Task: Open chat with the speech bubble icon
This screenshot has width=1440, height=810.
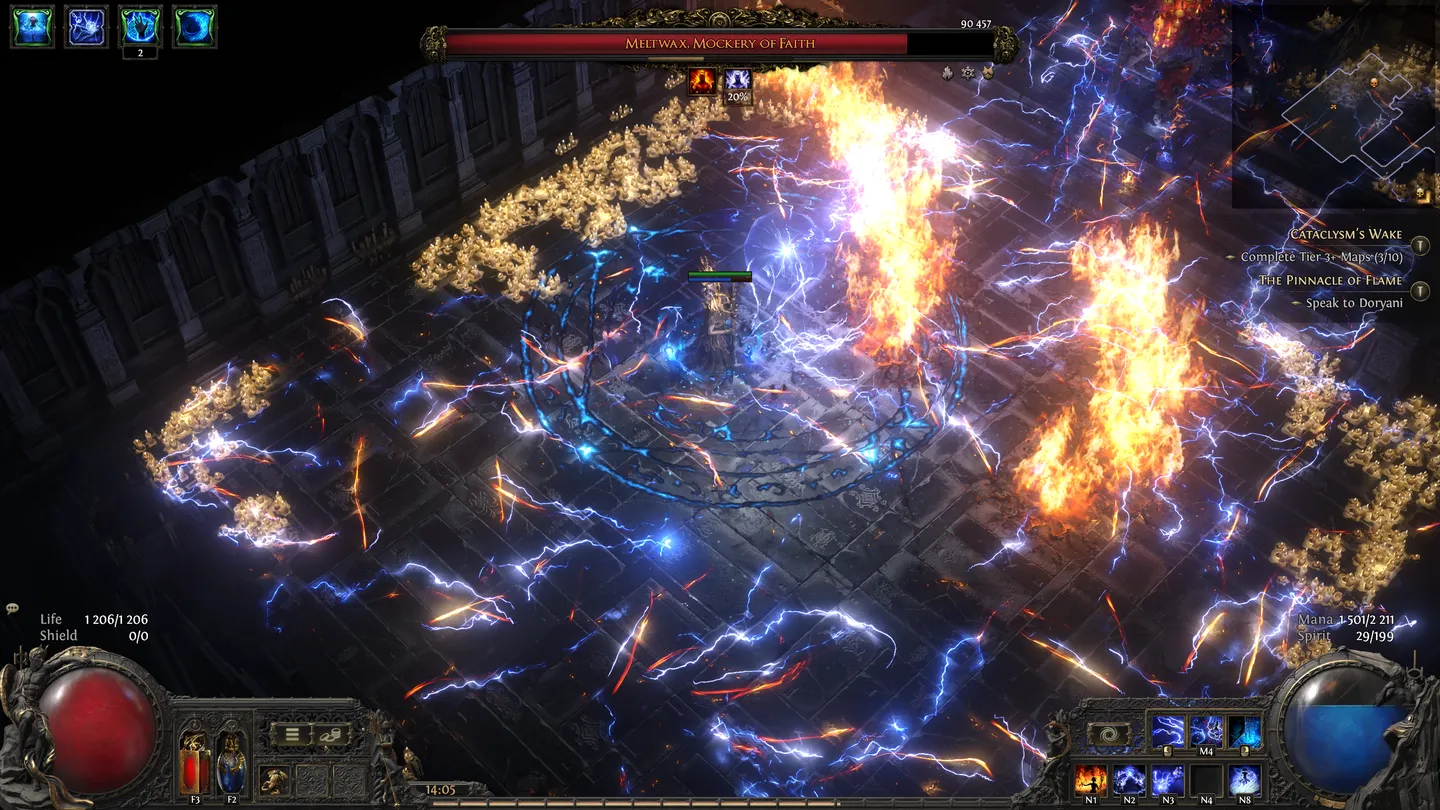Action: [x=12, y=607]
